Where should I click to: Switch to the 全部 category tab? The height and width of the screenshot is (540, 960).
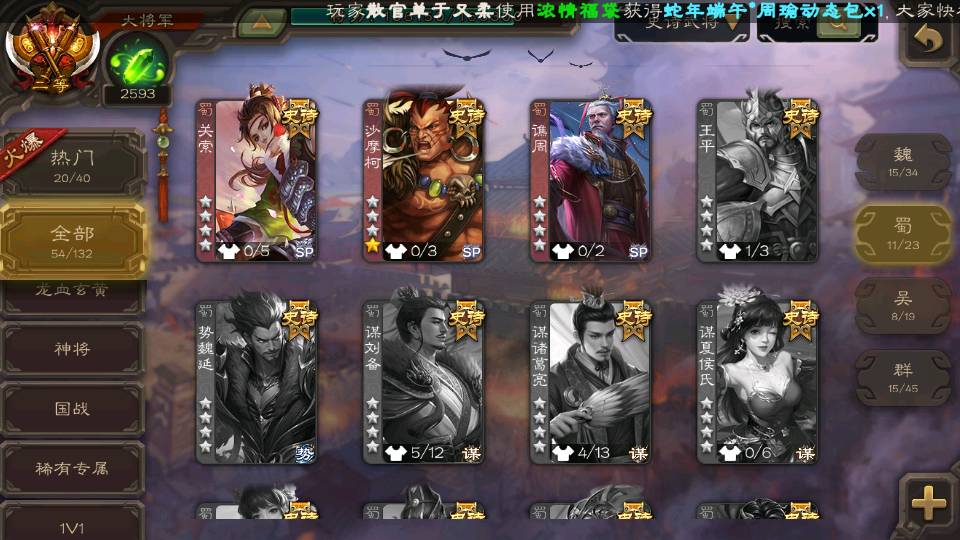(72, 240)
